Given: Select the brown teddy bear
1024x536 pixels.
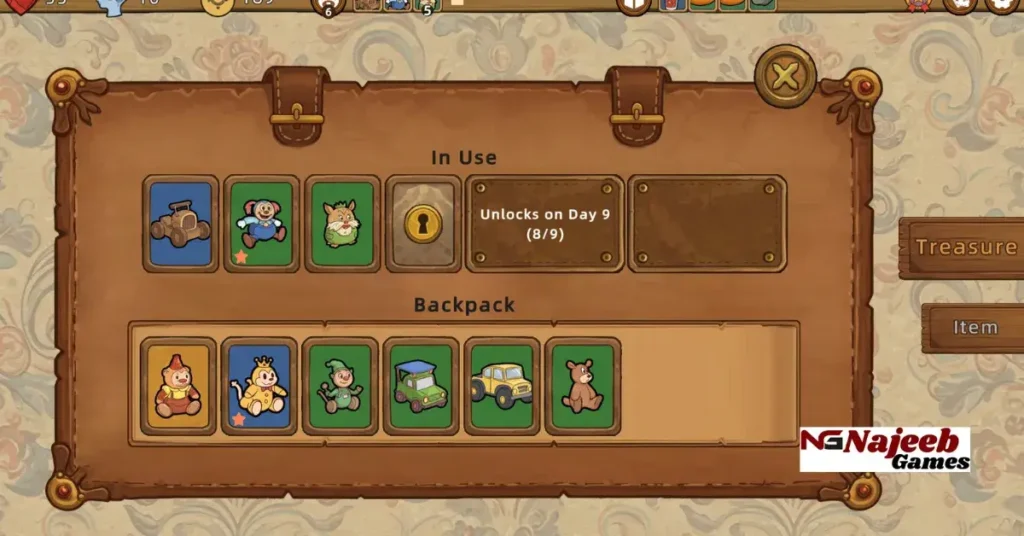Looking at the screenshot, I should [x=582, y=385].
